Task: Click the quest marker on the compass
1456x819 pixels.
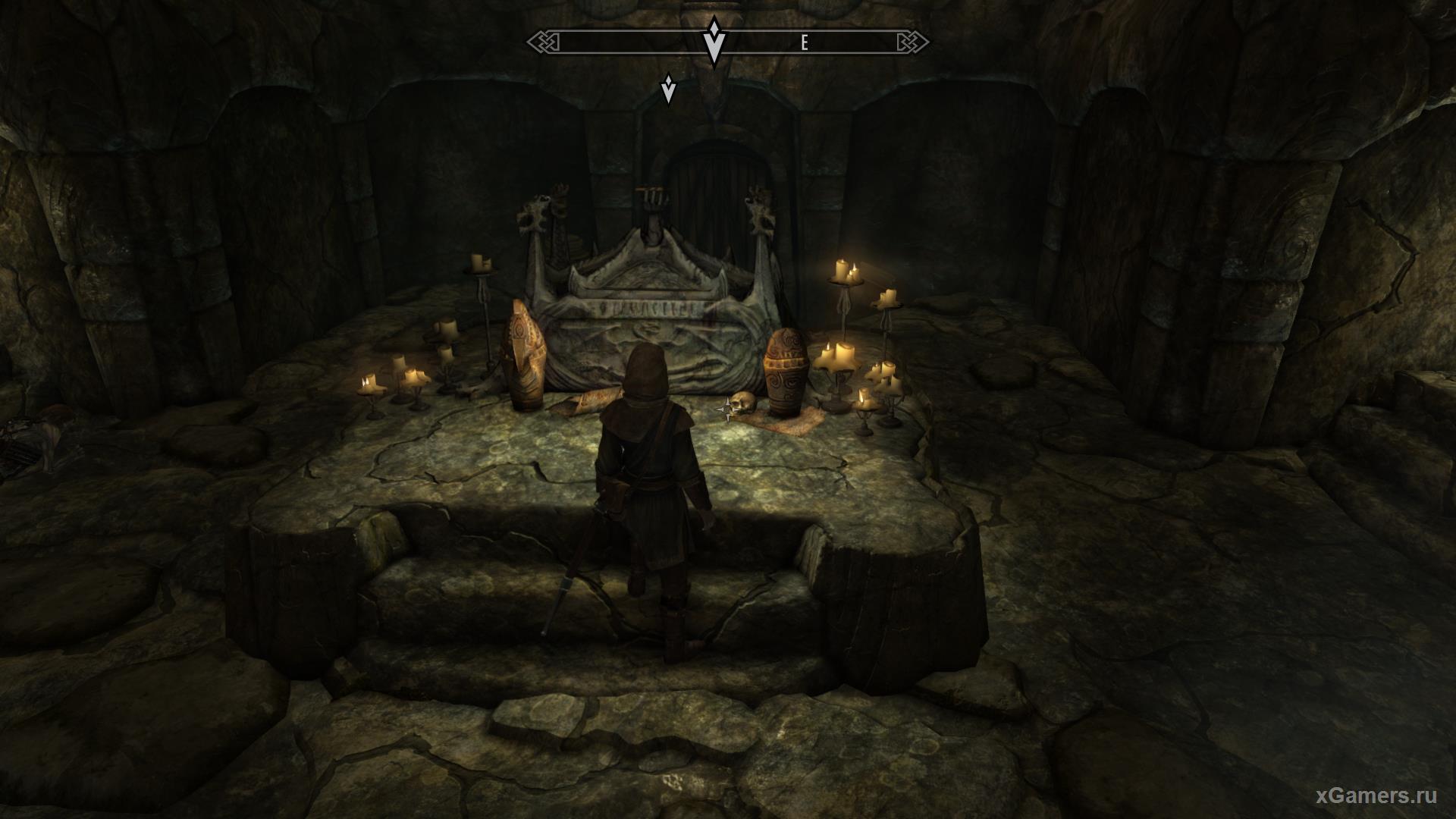Action: click(x=713, y=42)
